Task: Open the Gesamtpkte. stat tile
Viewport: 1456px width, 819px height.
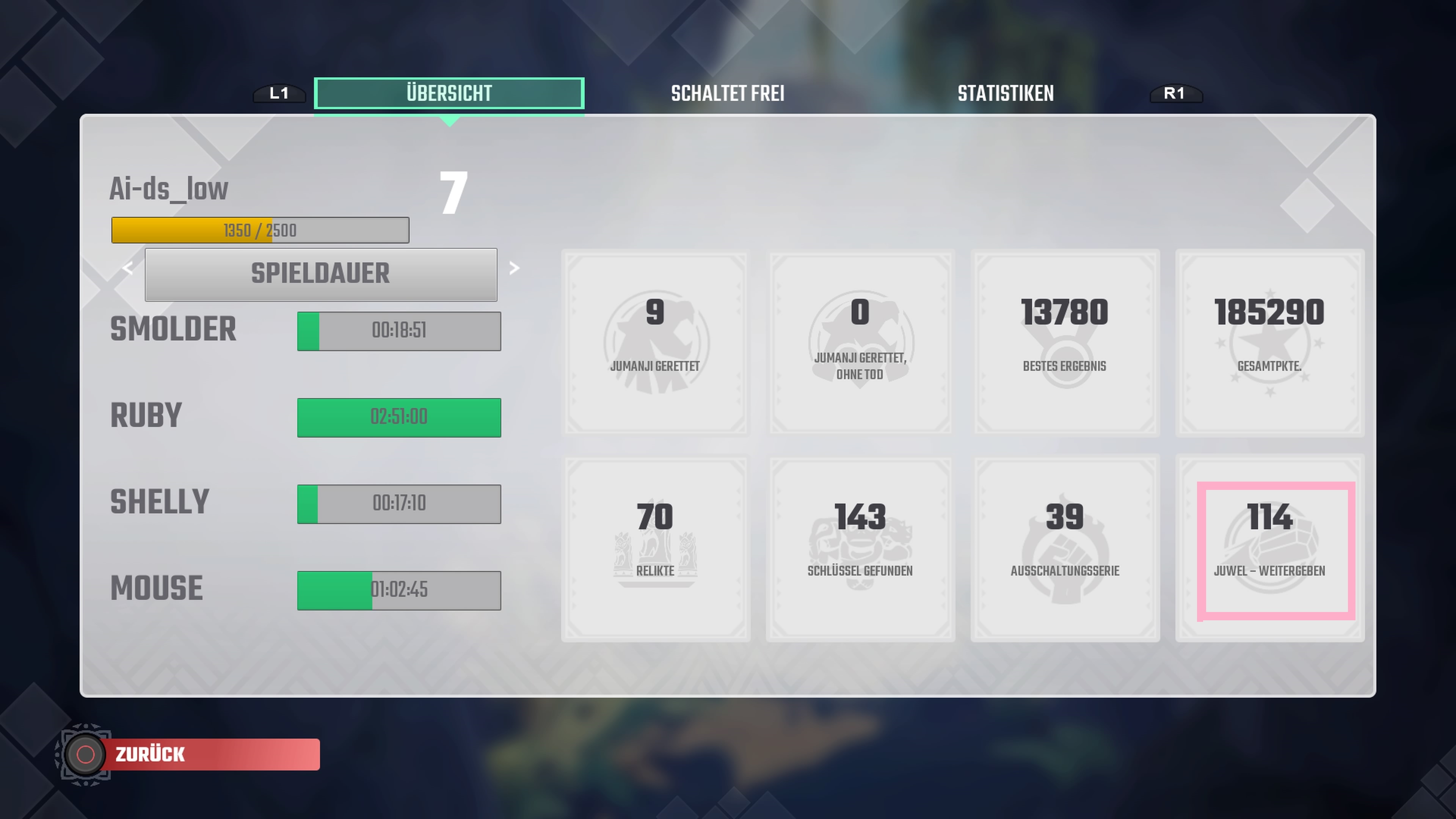Action: (x=1269, y=342)
